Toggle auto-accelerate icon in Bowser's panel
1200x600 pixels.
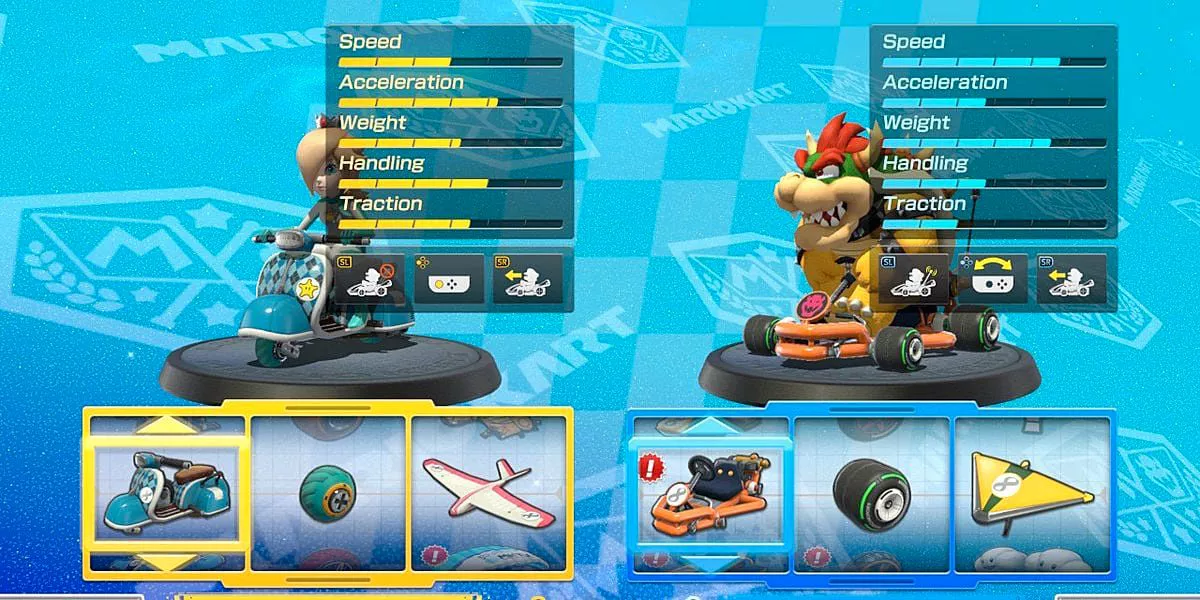[1071, 279]
